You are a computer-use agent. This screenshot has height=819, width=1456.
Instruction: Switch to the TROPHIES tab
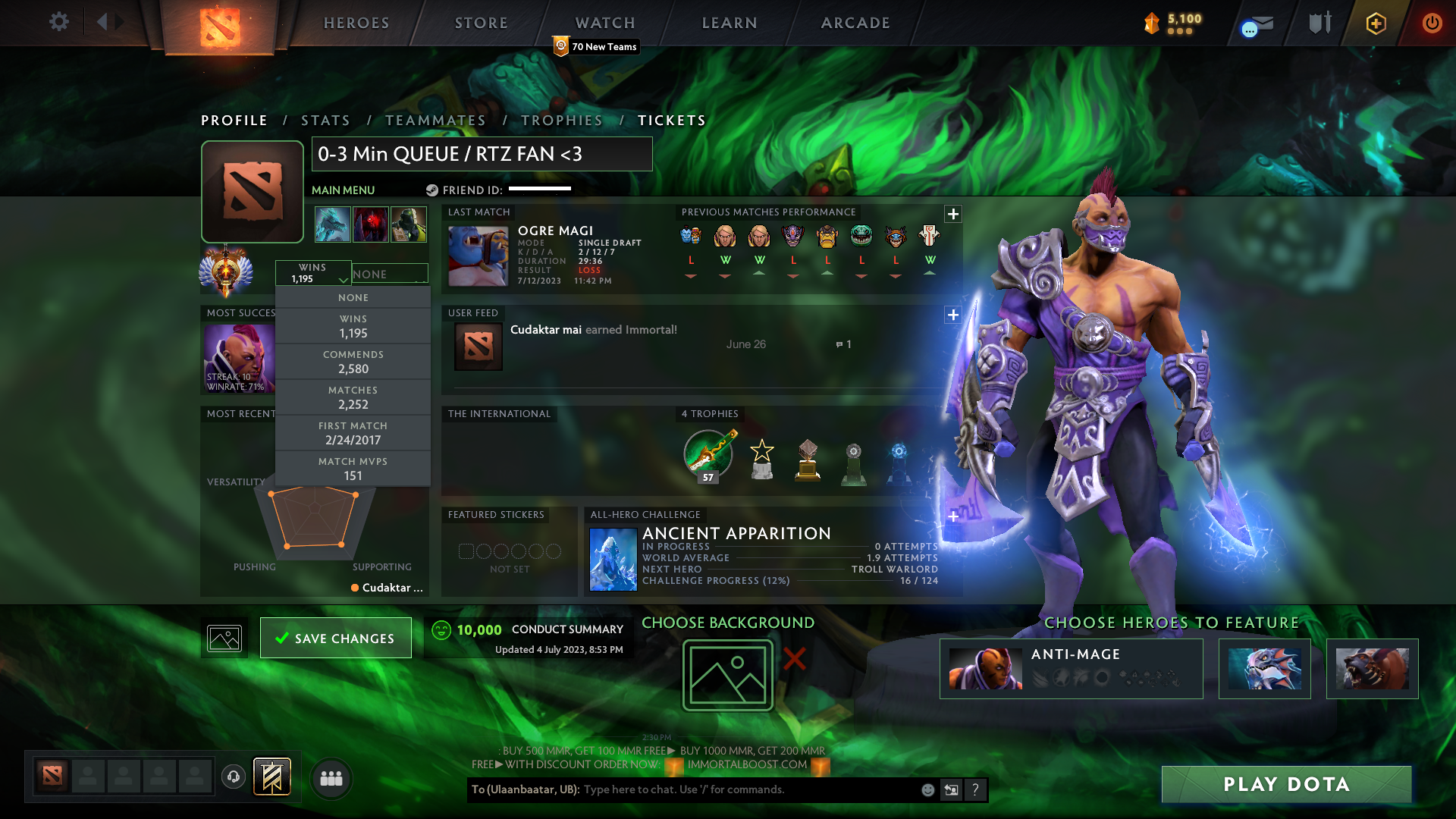(x=562, y=120)
